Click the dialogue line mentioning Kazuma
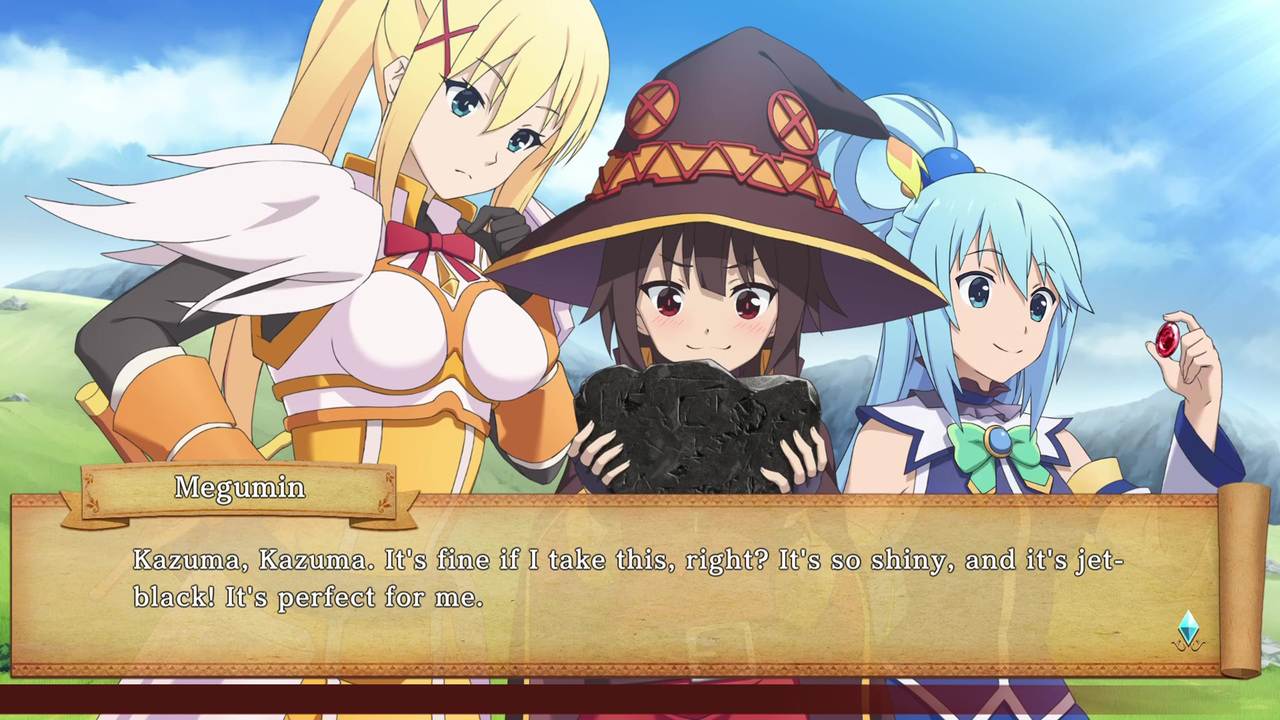This screenshot has height=720, width=1280. click(400, 560)
